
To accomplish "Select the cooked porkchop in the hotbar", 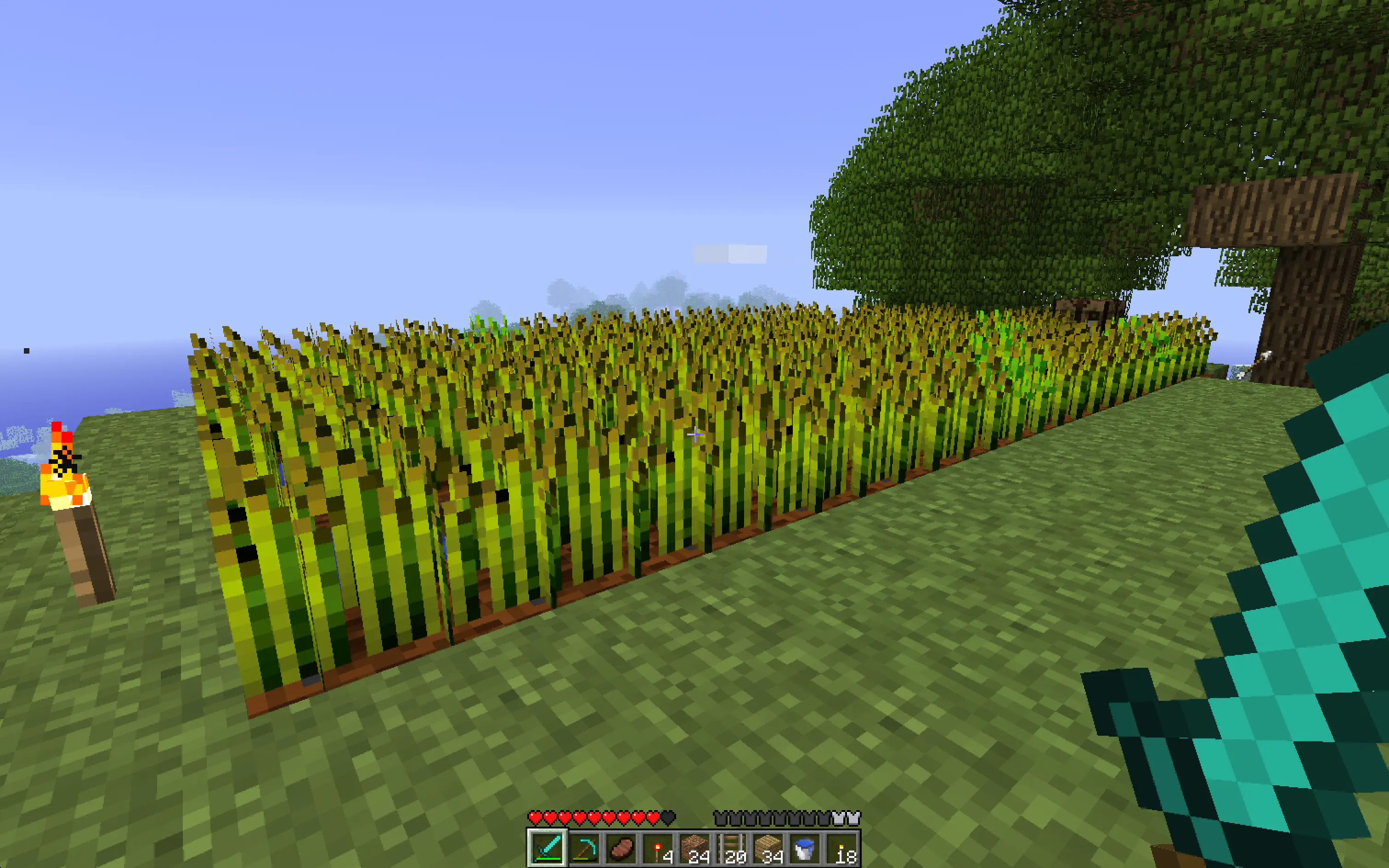I will 621,848.
